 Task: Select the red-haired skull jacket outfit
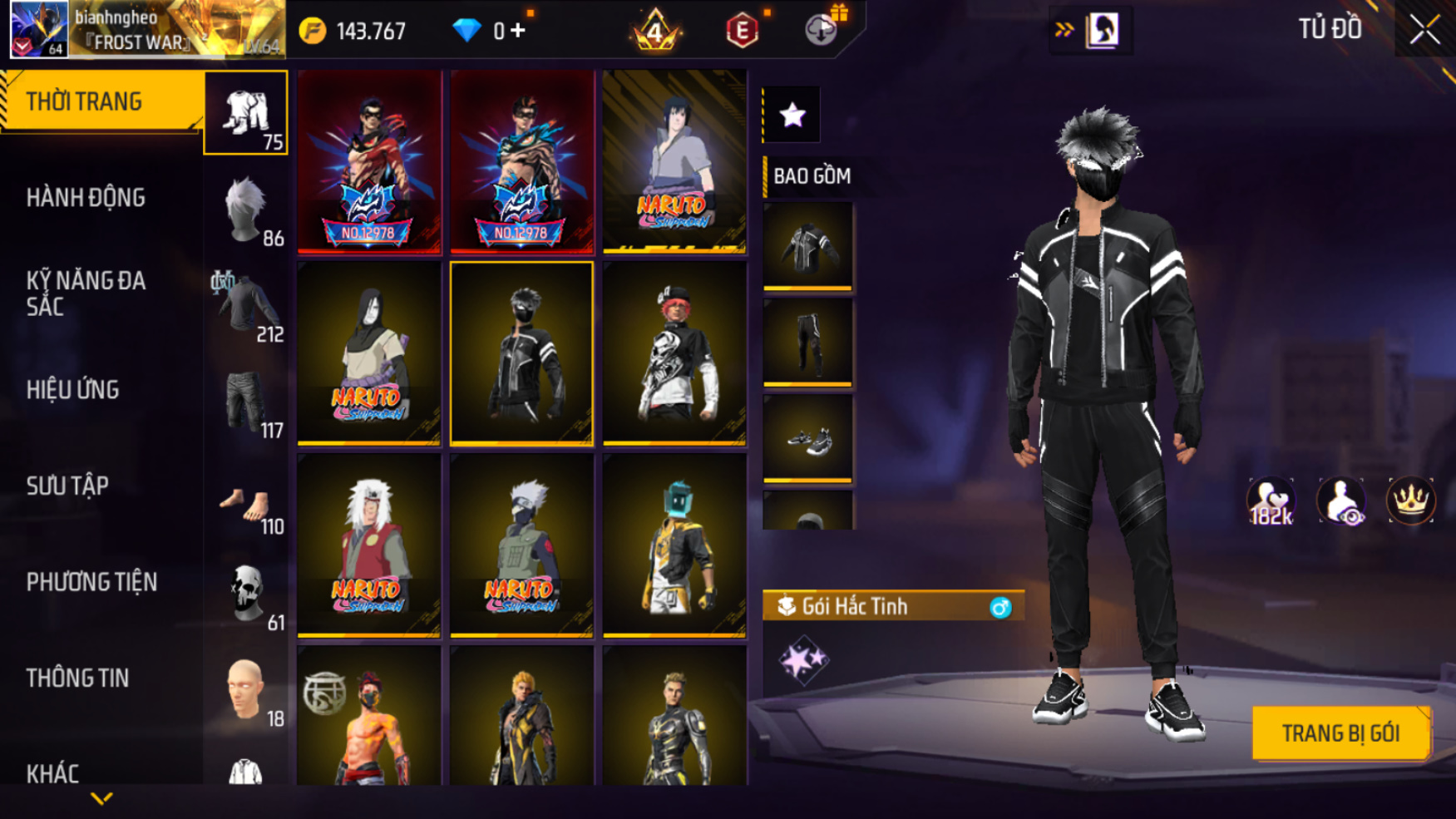(674, 353)
